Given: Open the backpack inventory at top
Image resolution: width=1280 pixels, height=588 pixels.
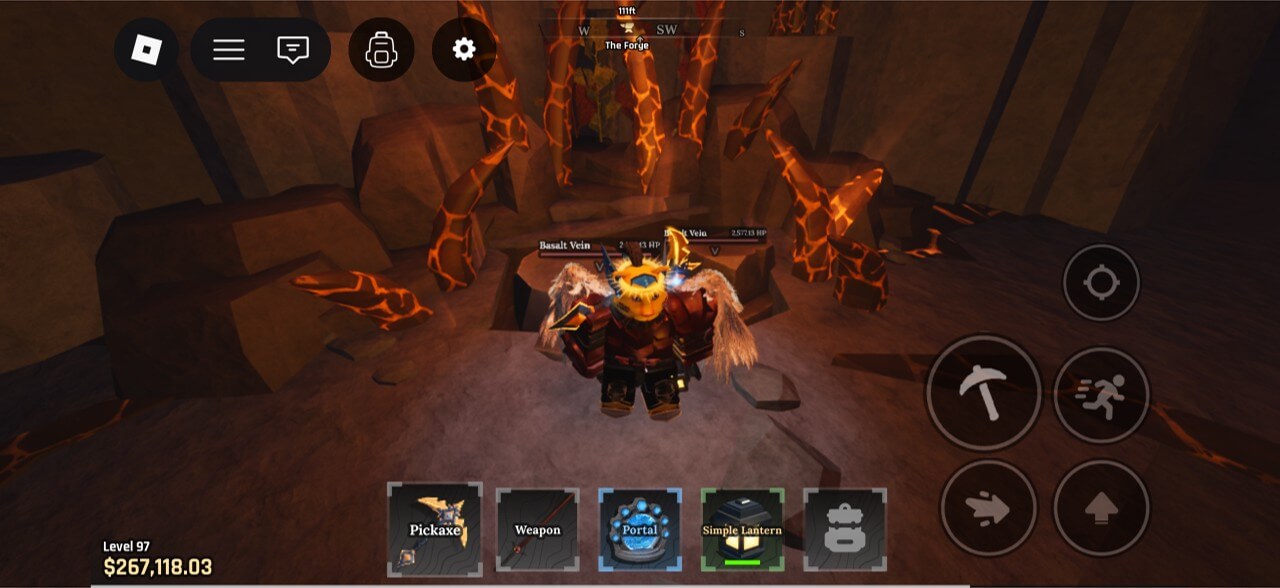Looking at the screenshot, I should [381, 49].
